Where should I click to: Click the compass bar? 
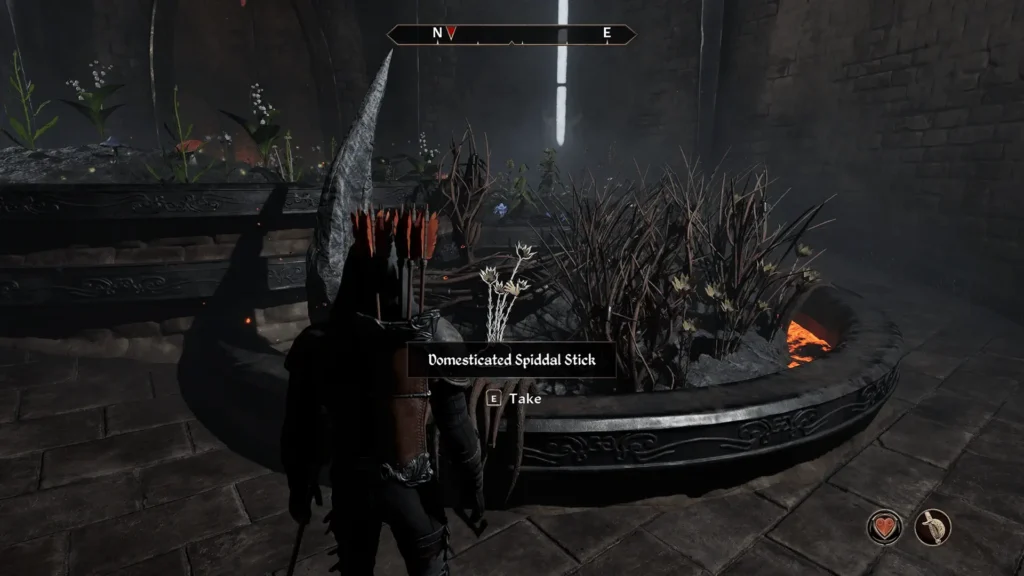511,34
